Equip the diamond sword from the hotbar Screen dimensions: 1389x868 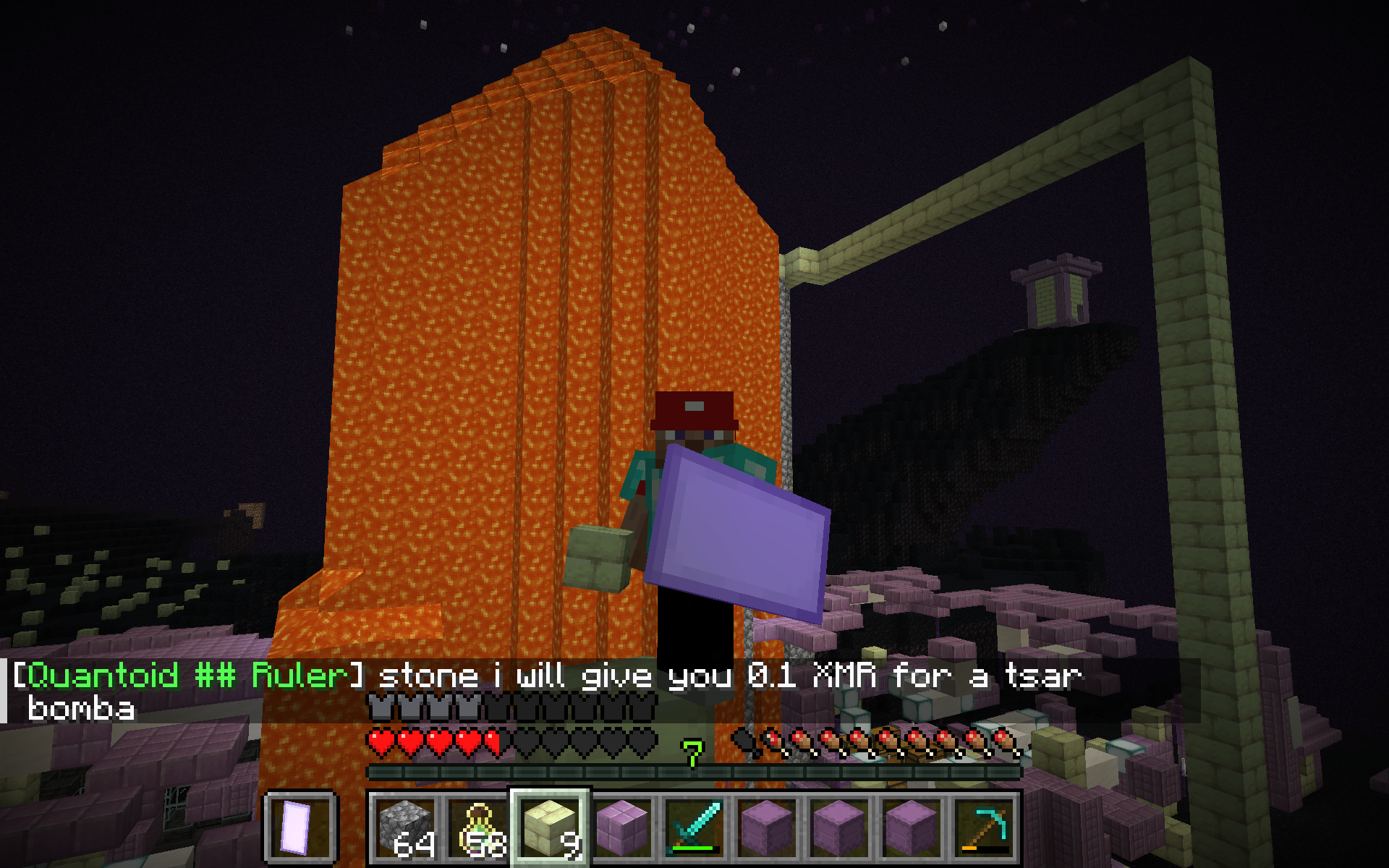coord(694,827)
